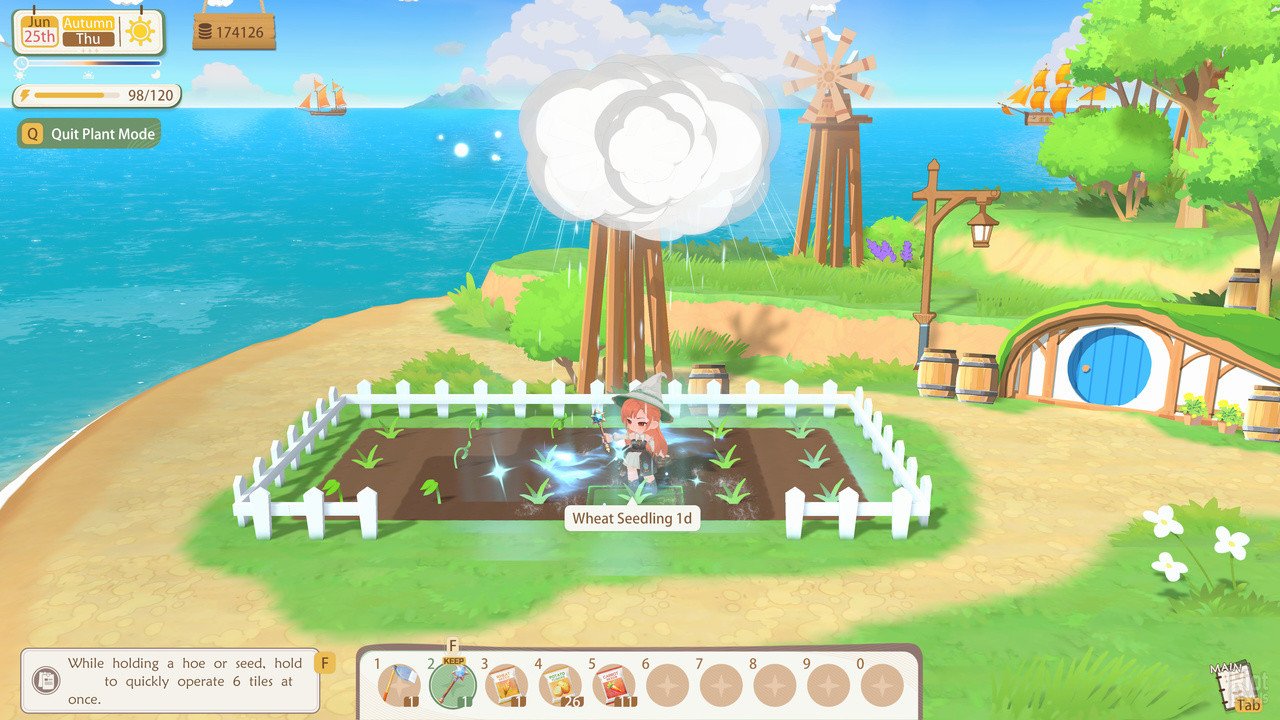Equip the carrot seeds packet
The image size is (1280, 720).
[613, 685]
